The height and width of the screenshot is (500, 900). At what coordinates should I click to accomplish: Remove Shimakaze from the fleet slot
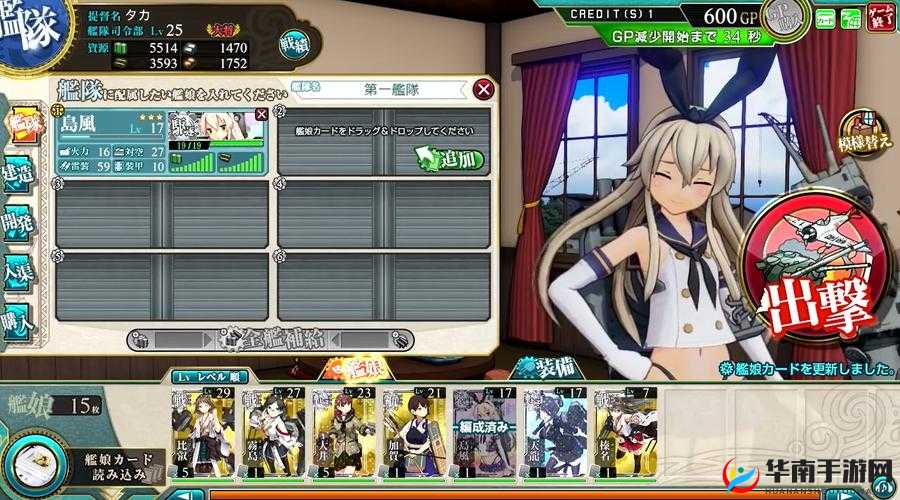point(261,115)
